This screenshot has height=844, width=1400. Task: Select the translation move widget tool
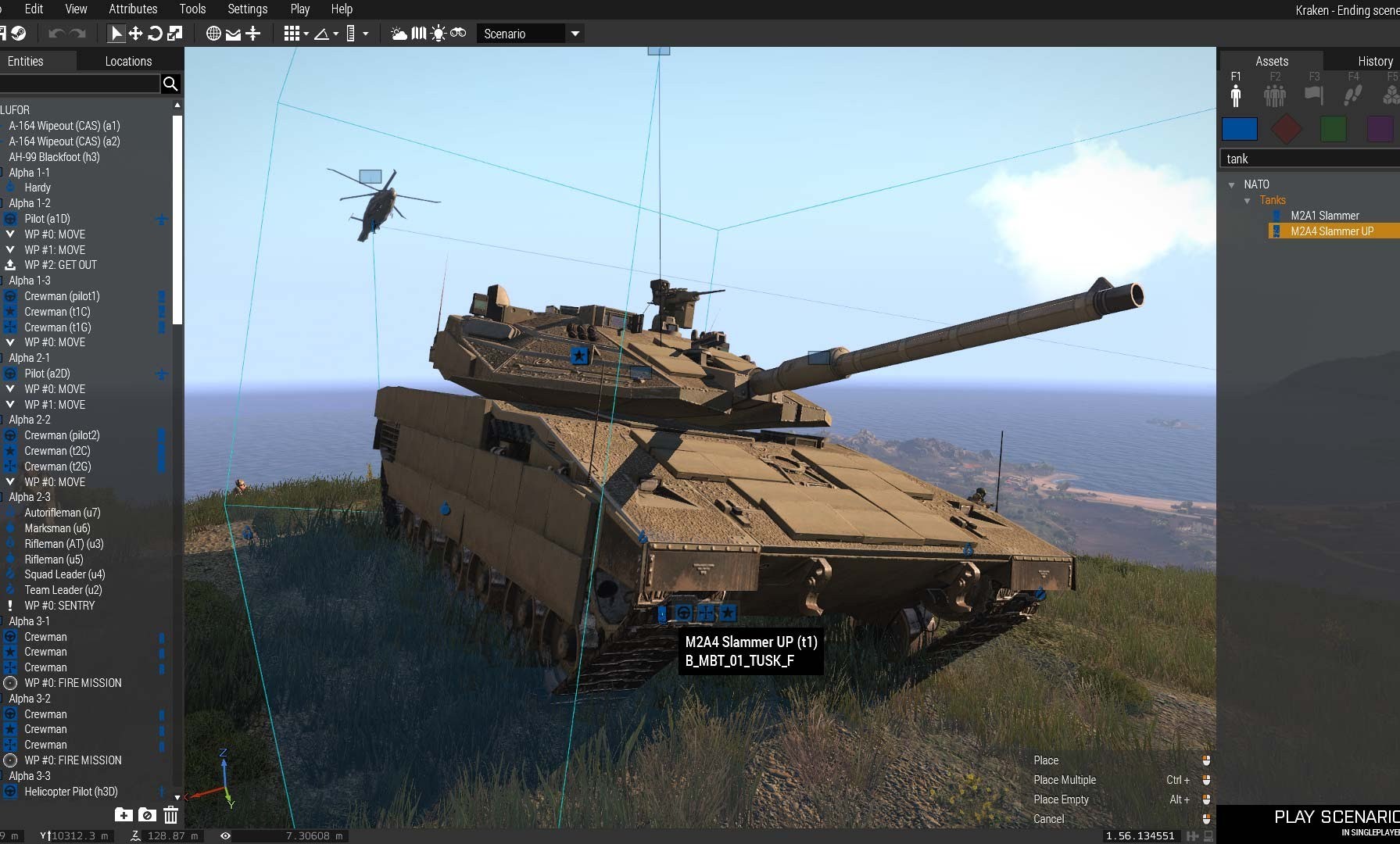point(135,34)
